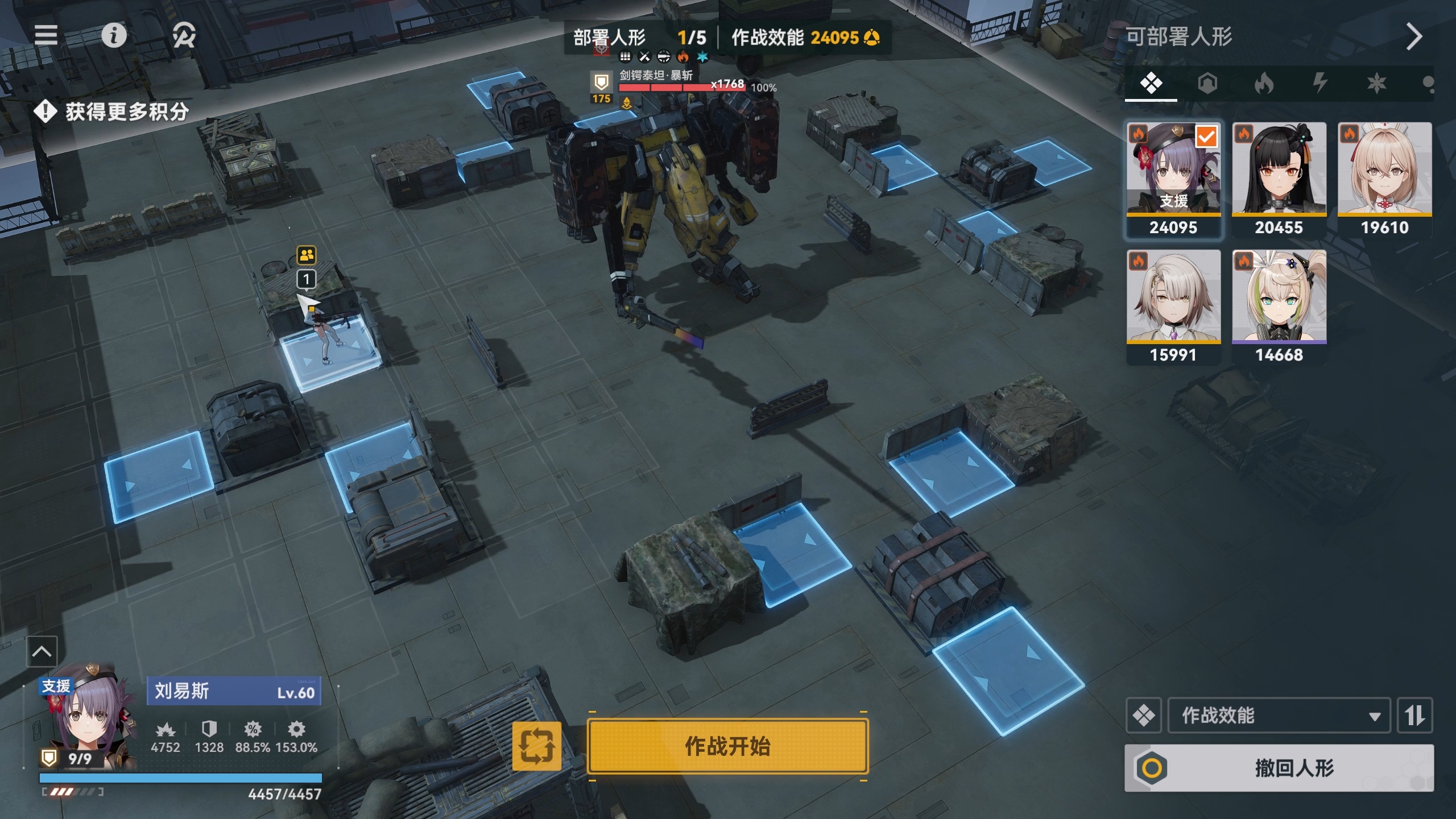Click the info (i) icon at top left
This screenshot has height=819, width=1456.
[115, 36]
